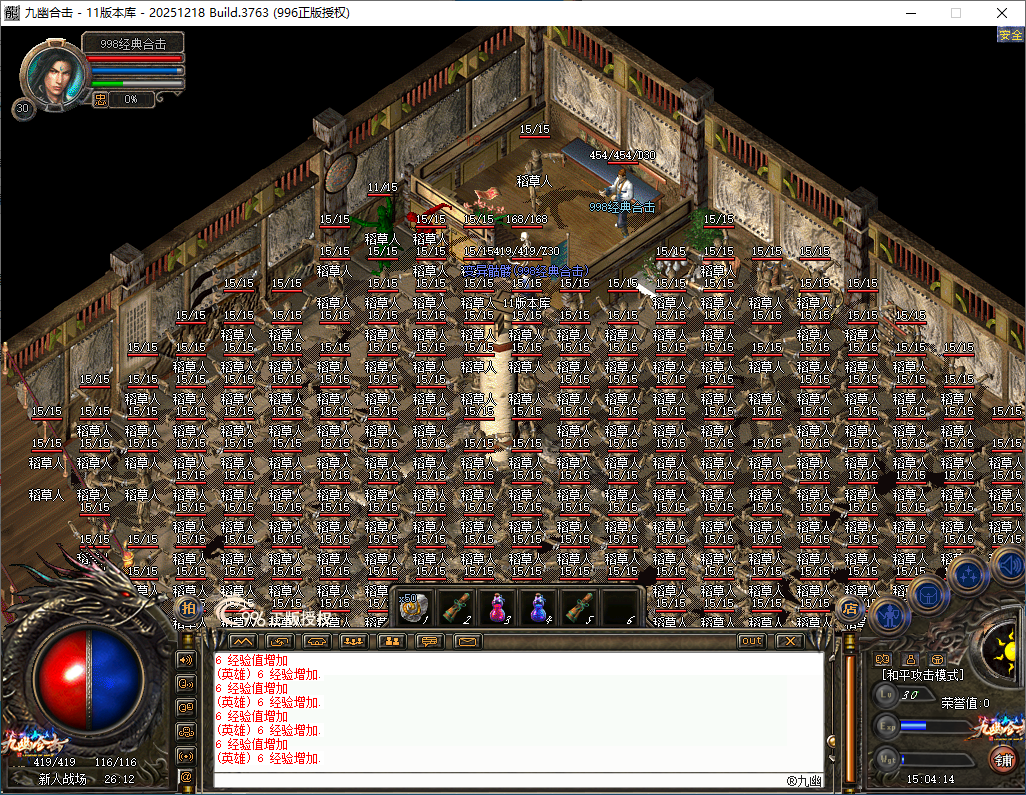Toggle sound with the round speaker icon

(1006, 567)
